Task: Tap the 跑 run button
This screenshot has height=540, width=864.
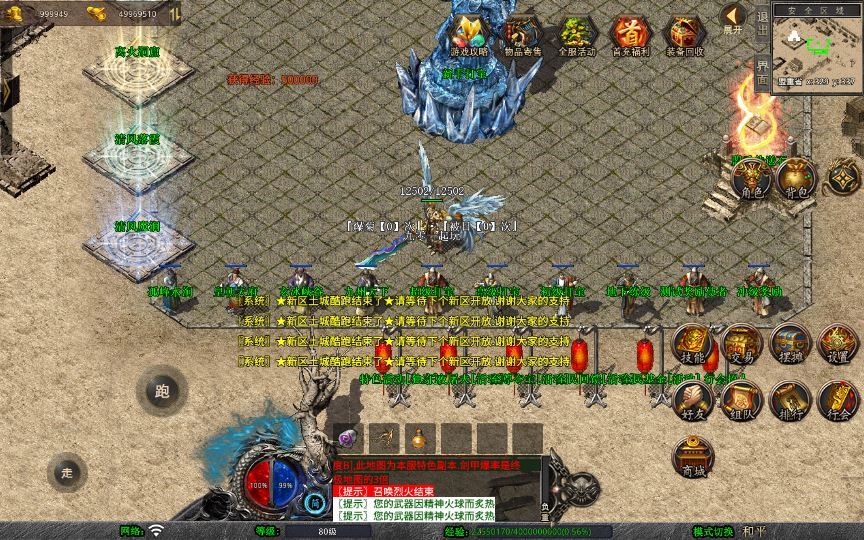Action: click(161, 391)
